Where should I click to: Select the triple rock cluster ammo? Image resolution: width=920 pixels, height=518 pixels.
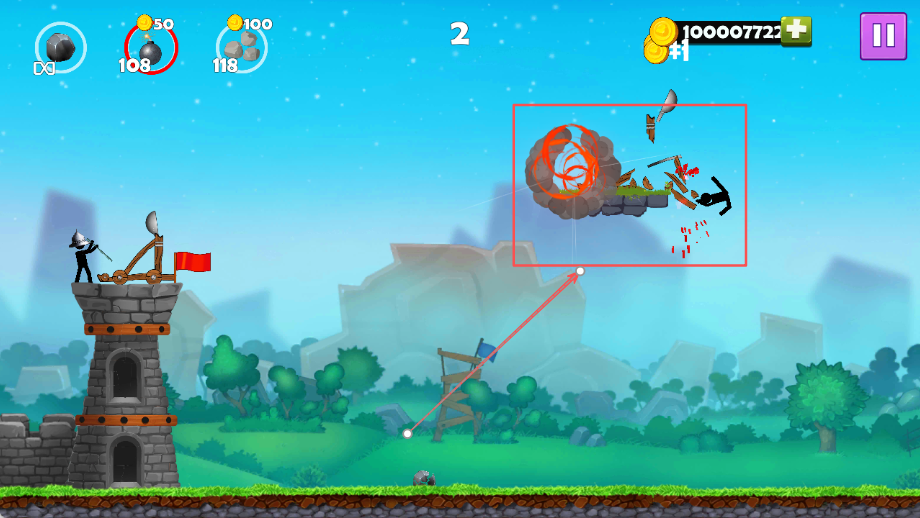(241, 46)
